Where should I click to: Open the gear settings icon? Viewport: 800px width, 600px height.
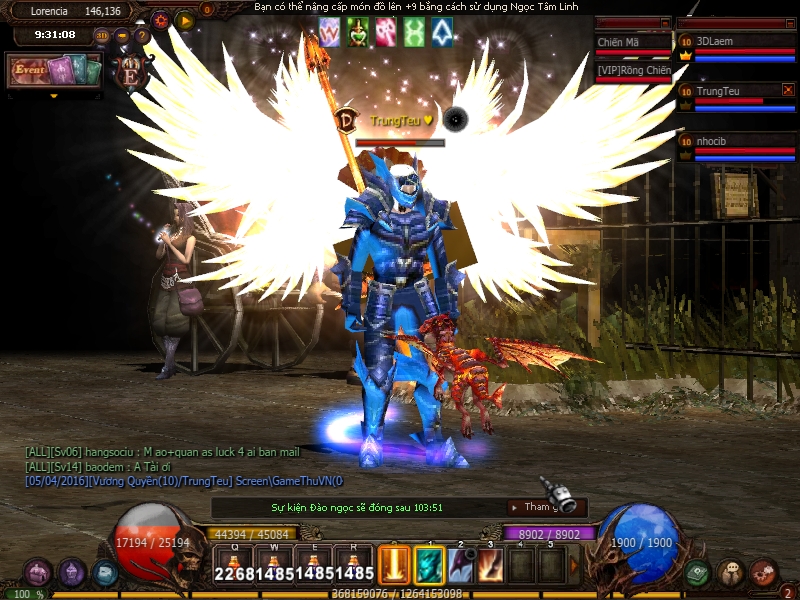click(x=161, y=19)
